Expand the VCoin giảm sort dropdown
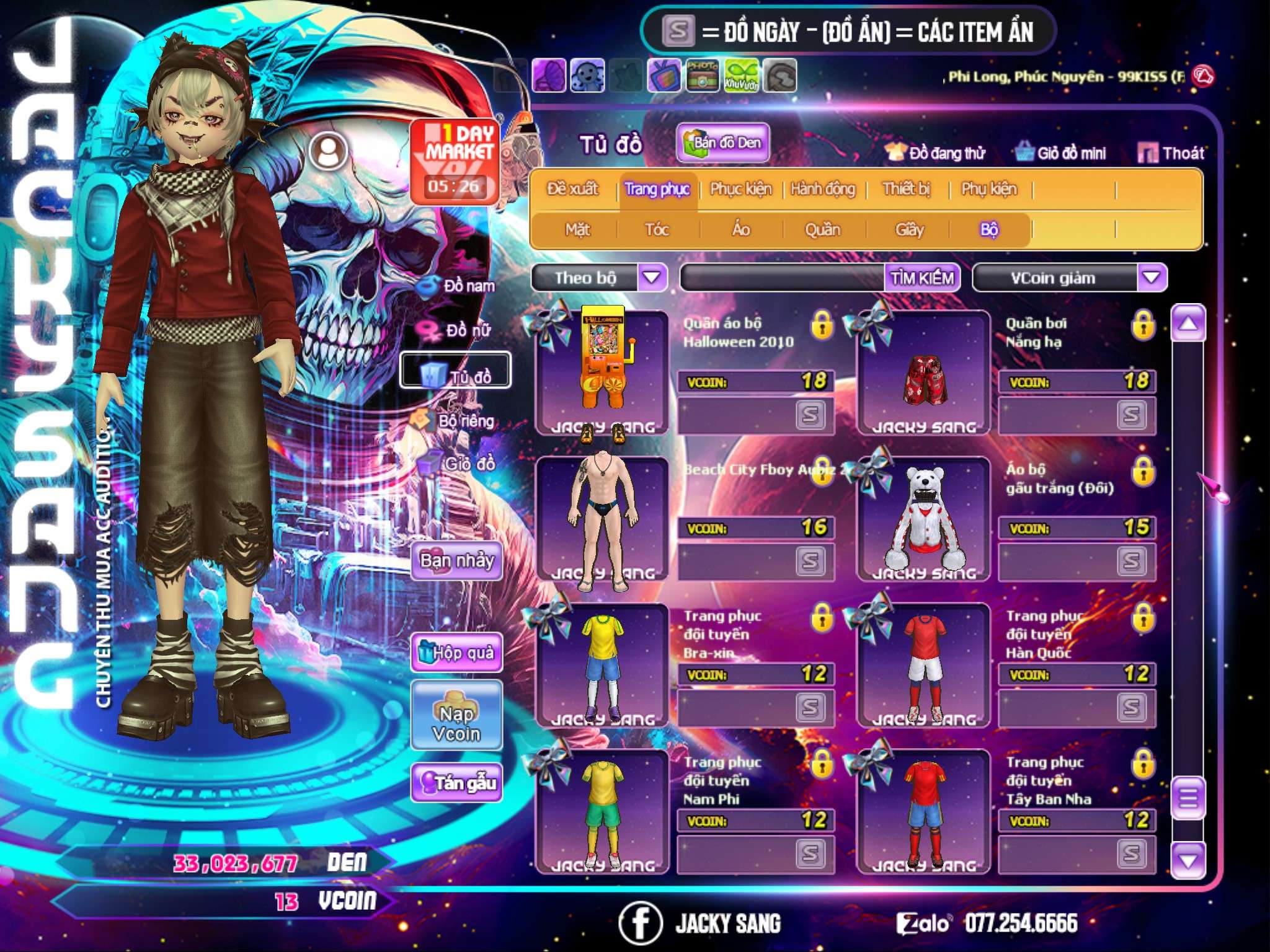This screenshot has height=952, width=1270. [x=1152, y=278]
